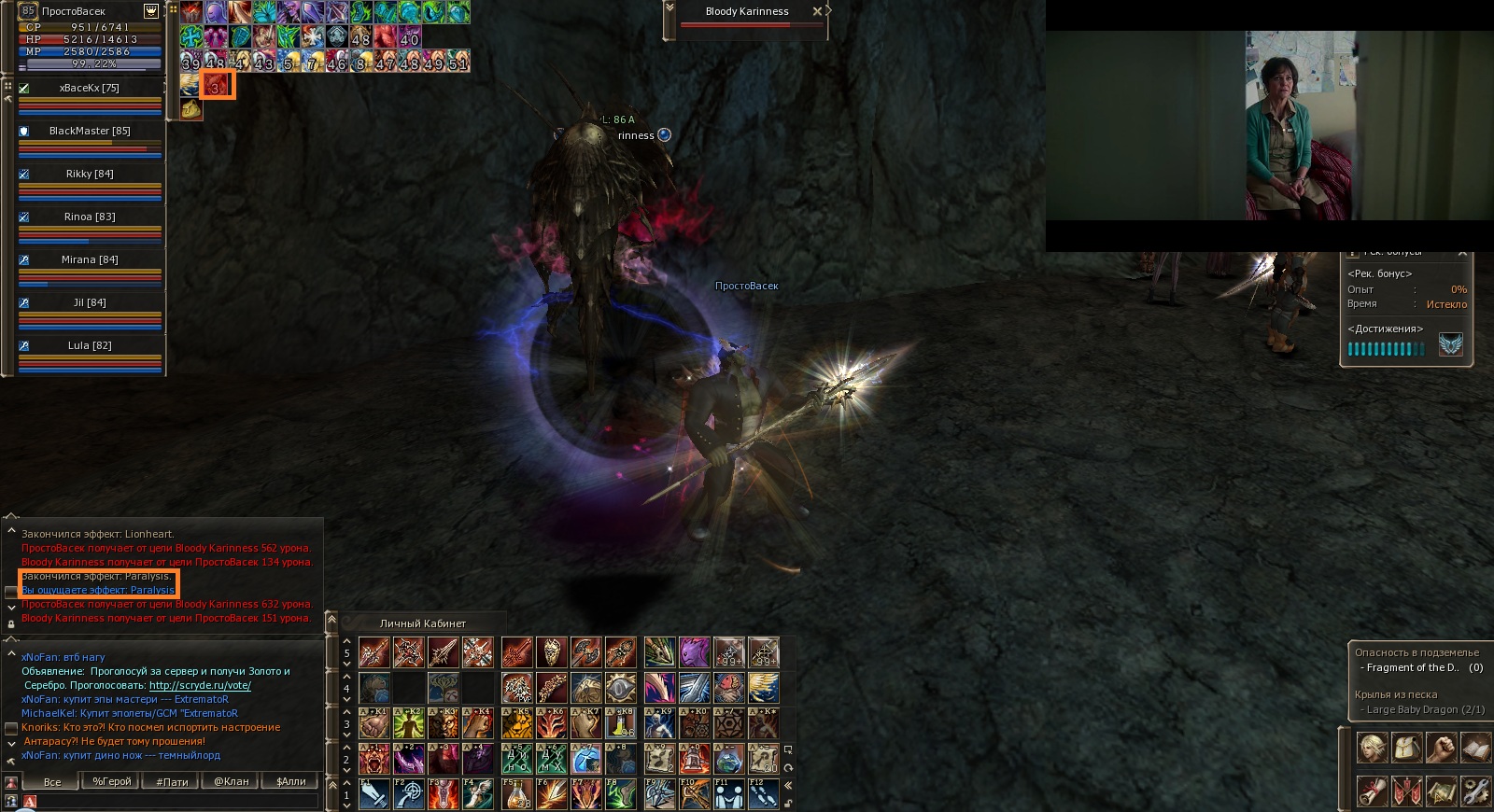Use the F5 potion hotbar slot
The height and width of the screenshot is (812, 1494).
point(516,794)
